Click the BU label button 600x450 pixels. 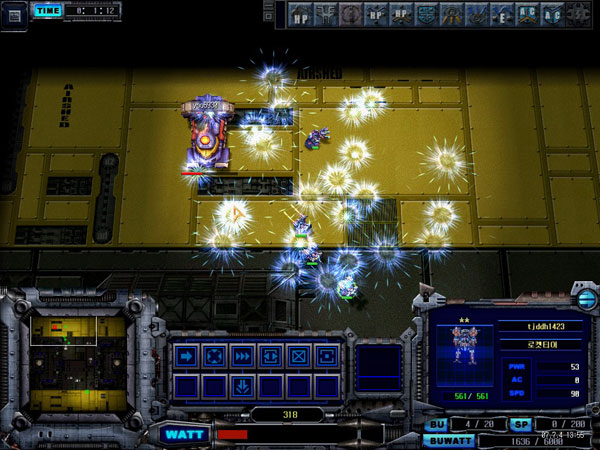point(437,424)
